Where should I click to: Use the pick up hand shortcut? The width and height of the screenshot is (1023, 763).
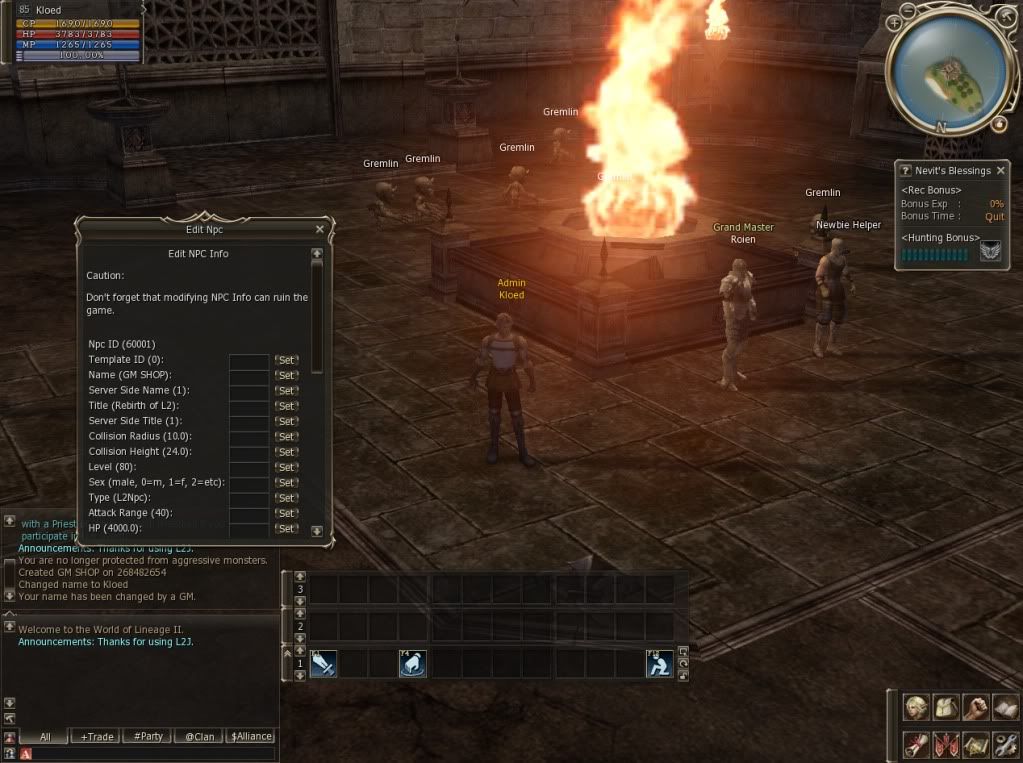[413, 664]
